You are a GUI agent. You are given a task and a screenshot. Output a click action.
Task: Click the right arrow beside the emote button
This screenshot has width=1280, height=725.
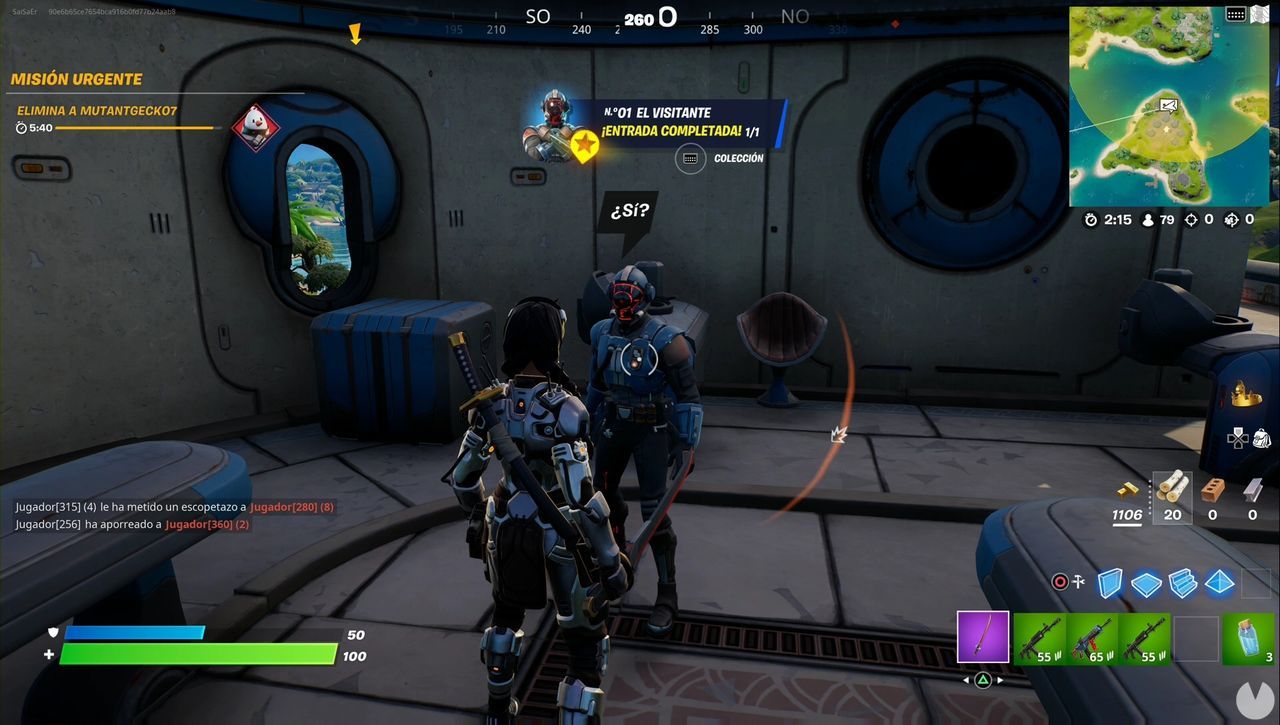click(999, 680)
